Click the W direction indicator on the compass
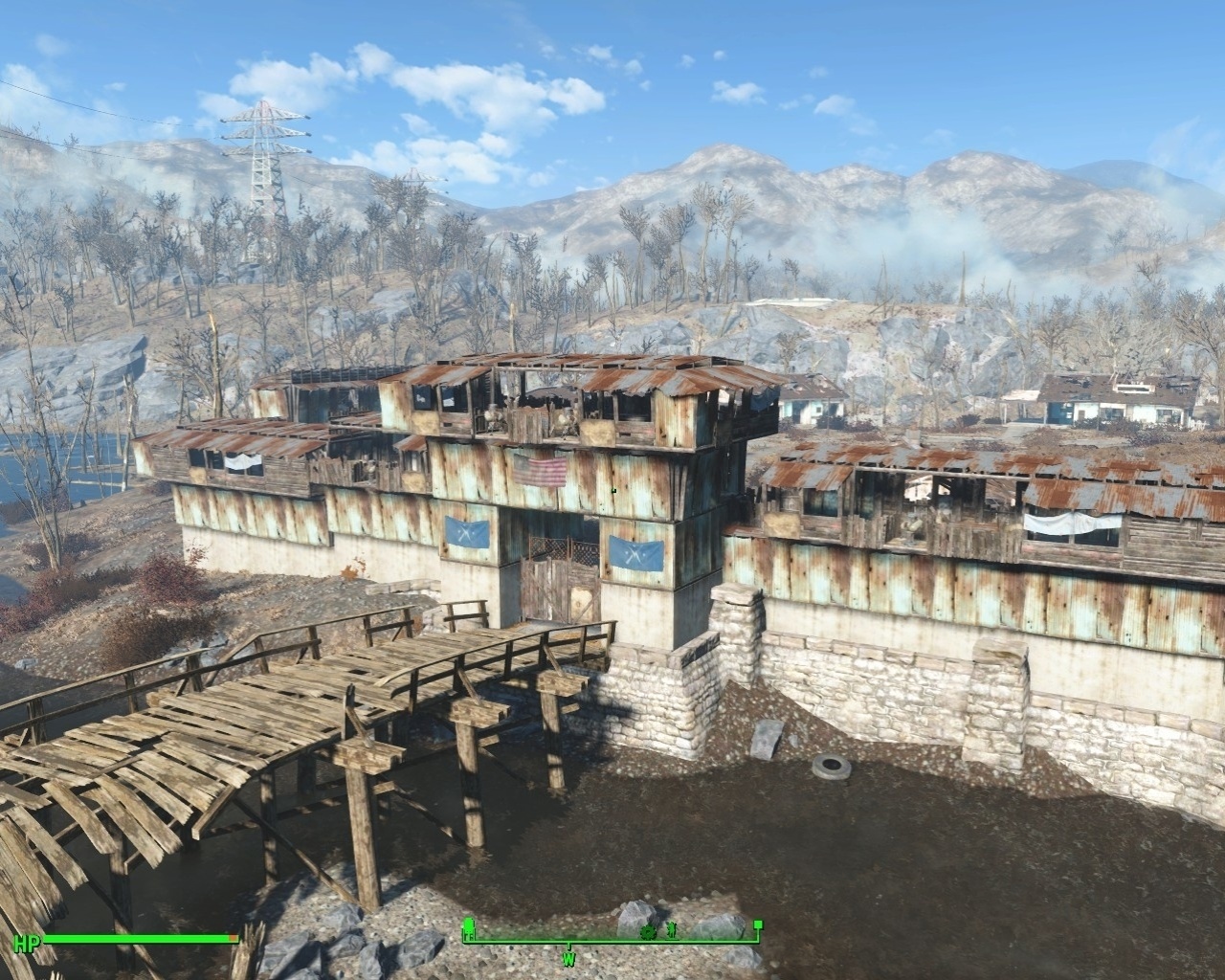This screenshot has height=980, width=1225. click(569, 958)
